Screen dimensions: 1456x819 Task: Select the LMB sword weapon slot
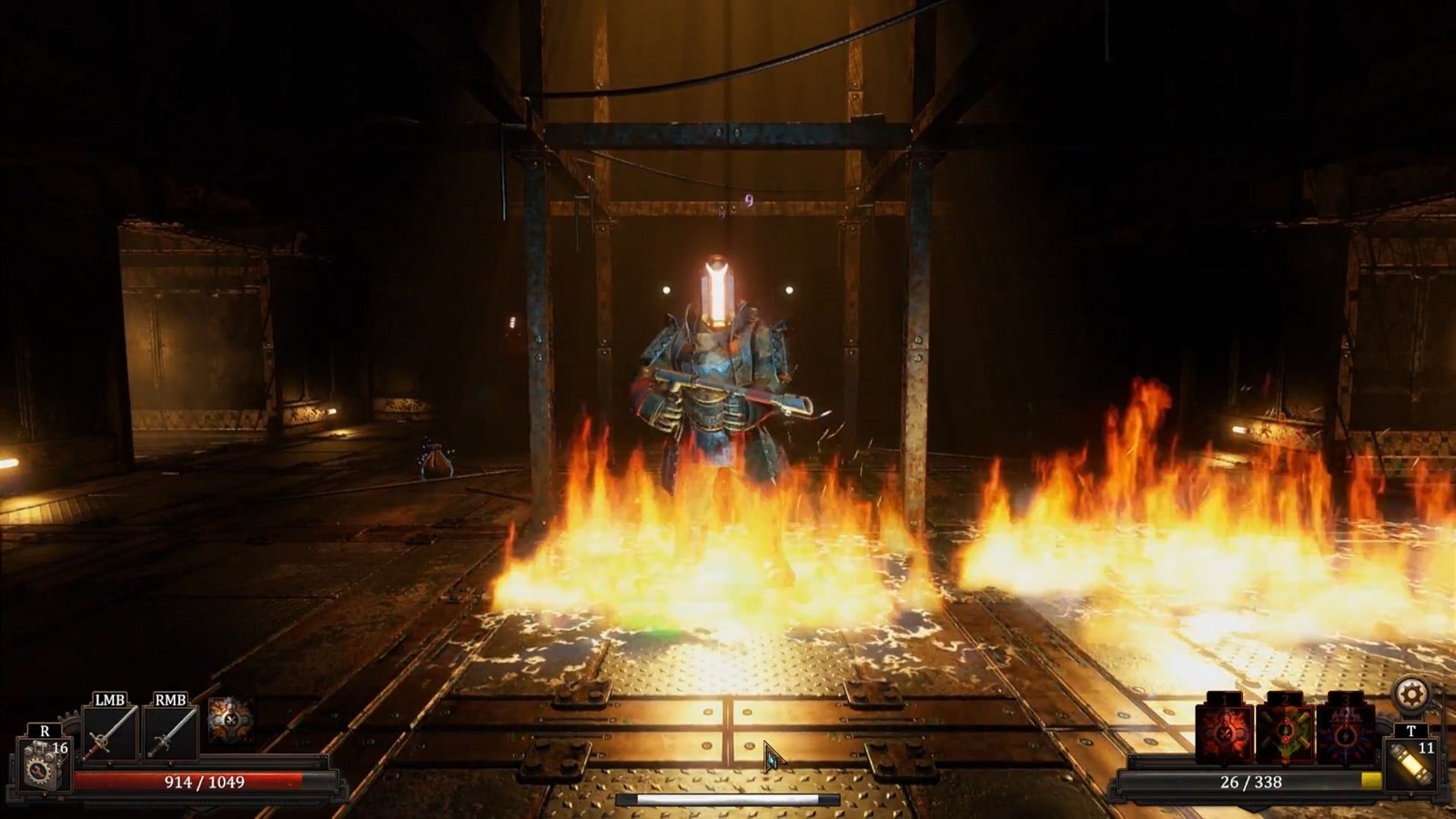click(110, 733)
